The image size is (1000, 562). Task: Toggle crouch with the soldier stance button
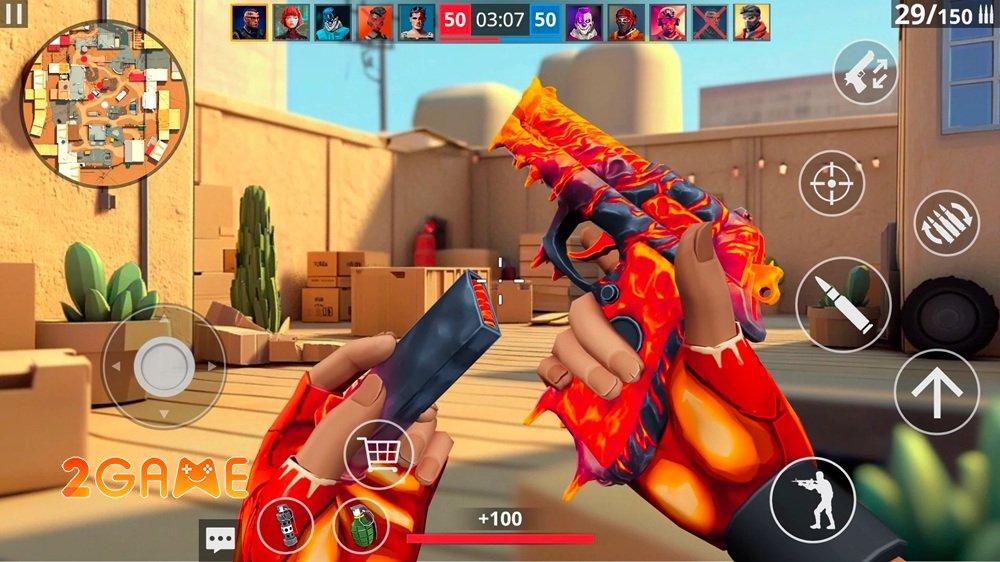(x=812, y=499)
